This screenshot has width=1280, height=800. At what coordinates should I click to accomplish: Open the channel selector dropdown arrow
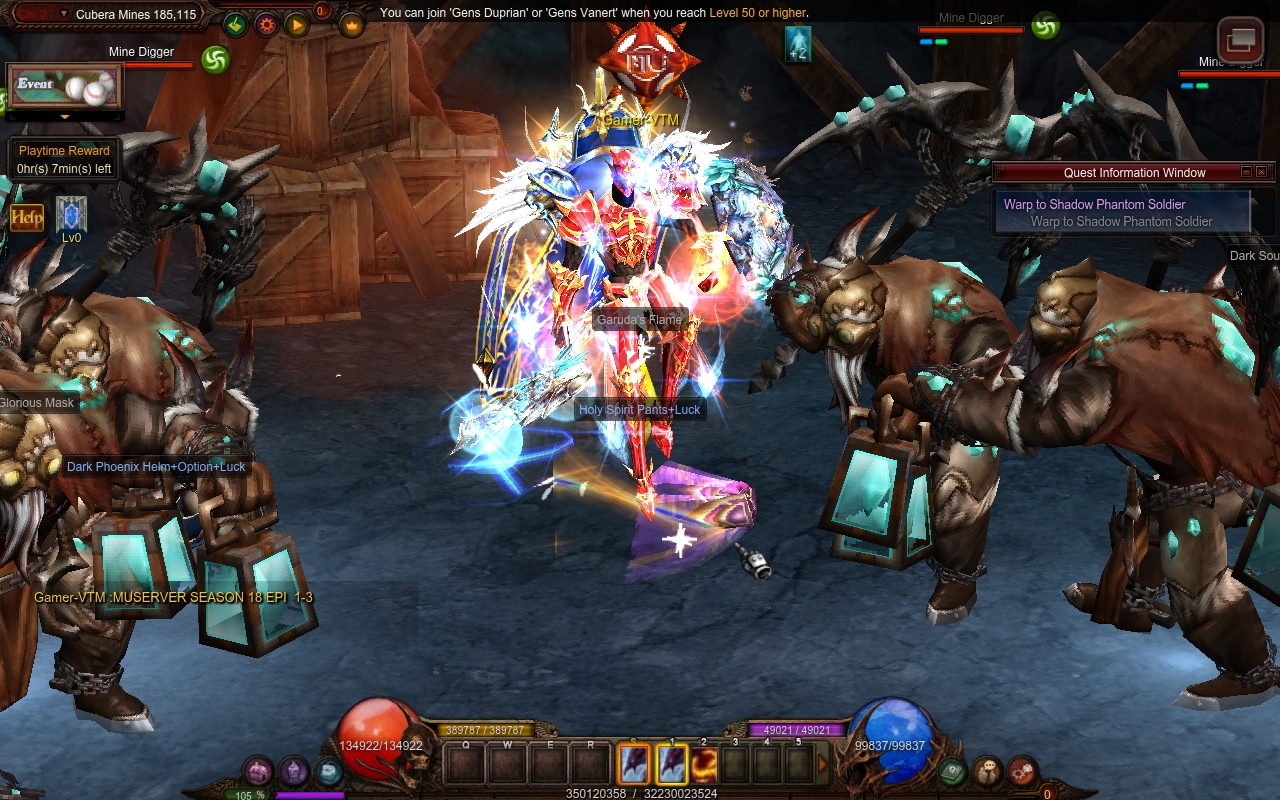64,14
